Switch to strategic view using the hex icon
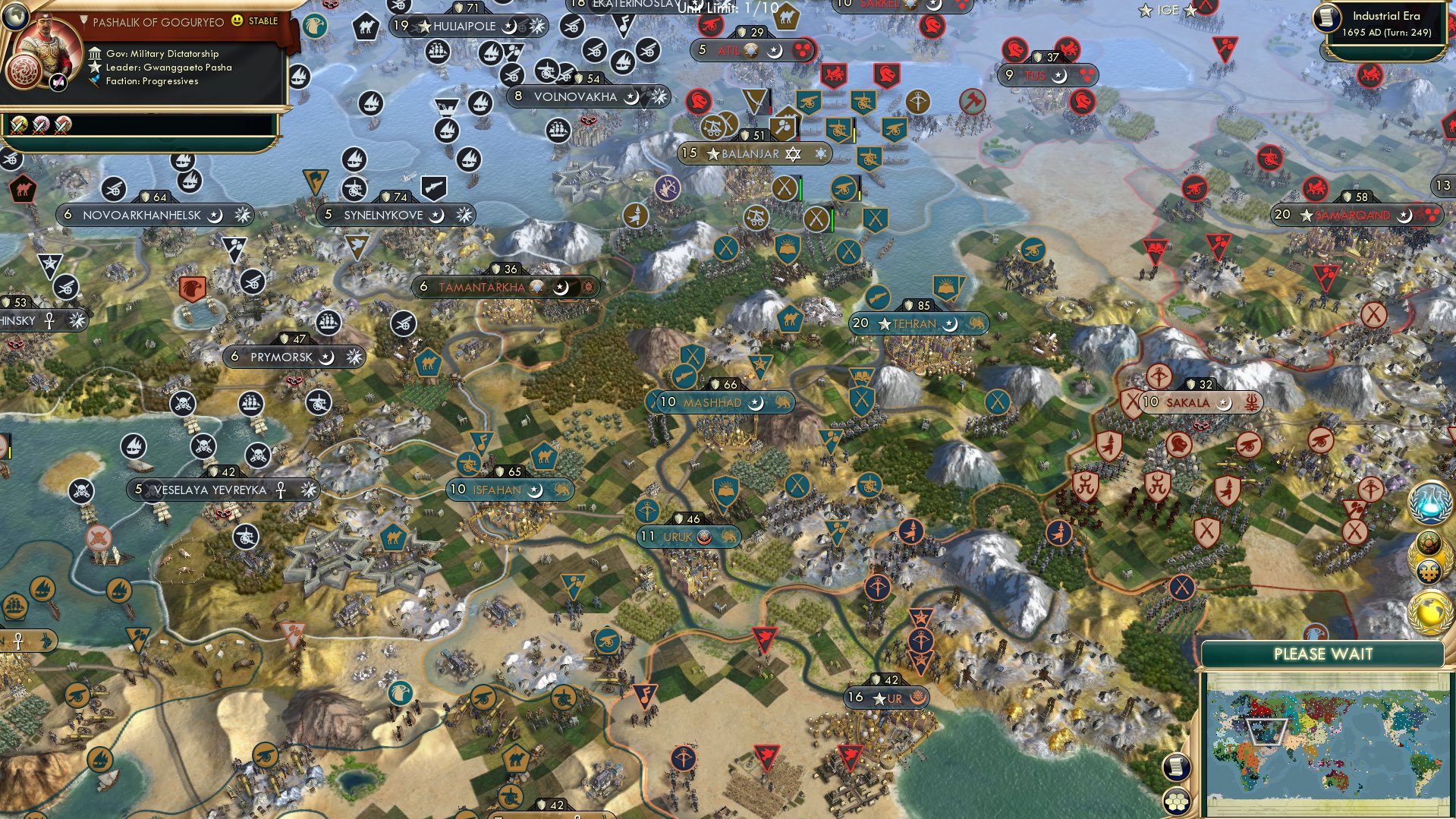 1176,802
